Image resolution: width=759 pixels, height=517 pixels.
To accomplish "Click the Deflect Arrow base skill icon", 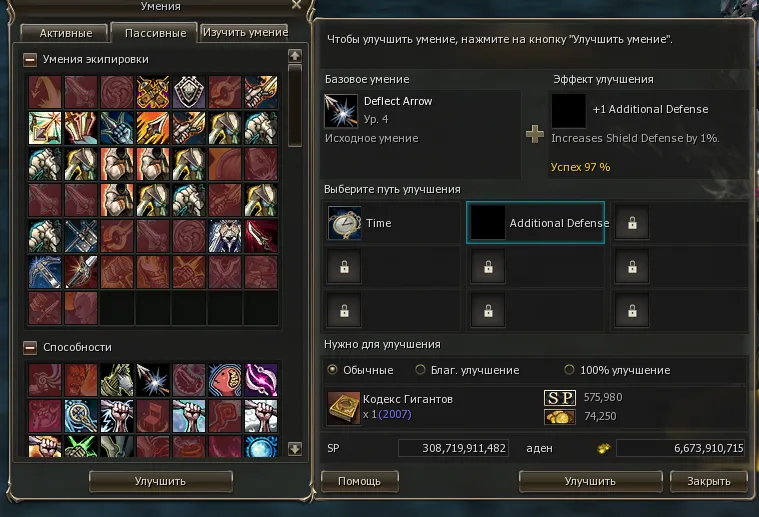I will pyautogui.click(x=341, y=110).
